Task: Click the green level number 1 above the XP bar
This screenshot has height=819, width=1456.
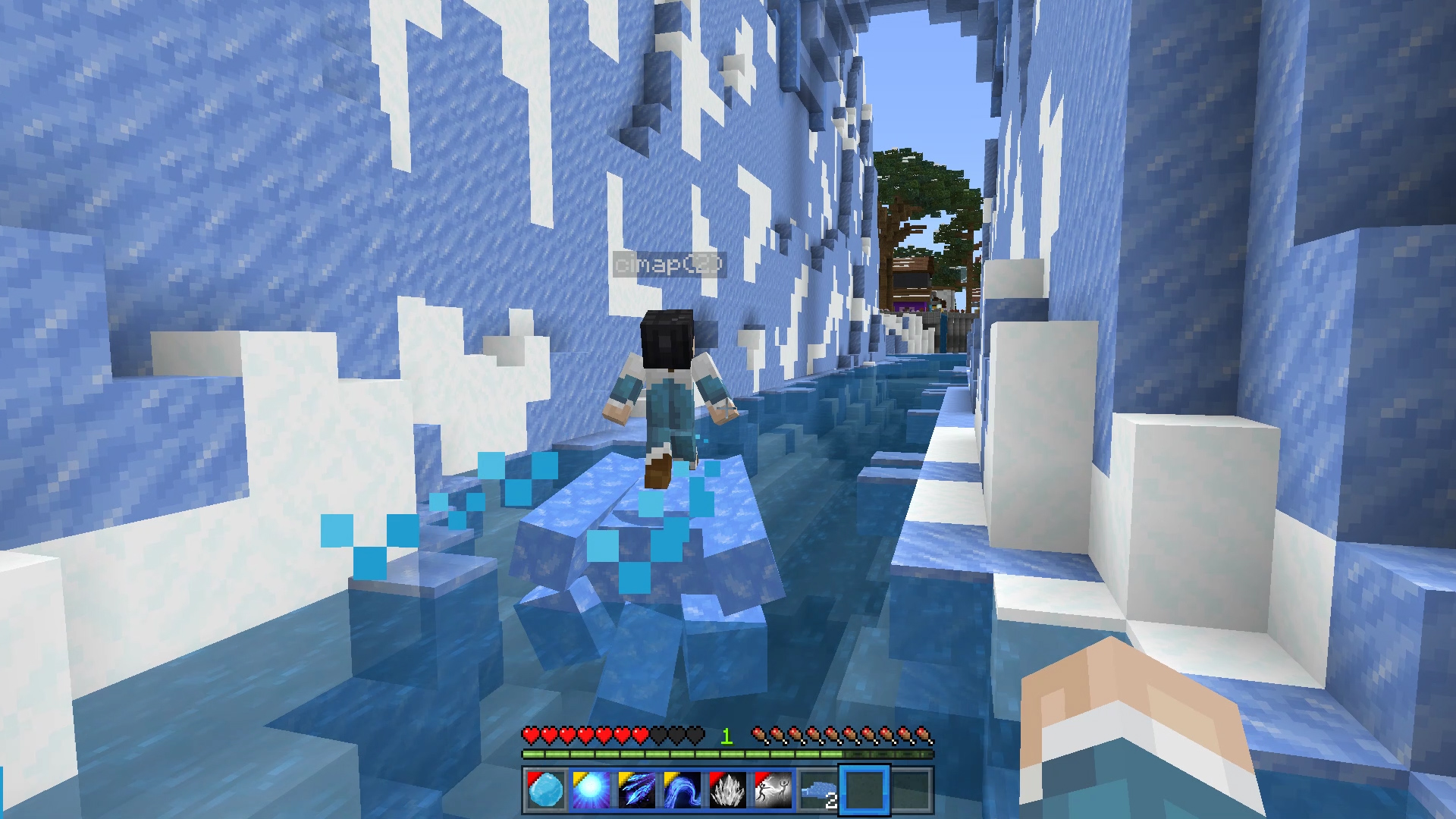Action: click(x=726, y=735)
